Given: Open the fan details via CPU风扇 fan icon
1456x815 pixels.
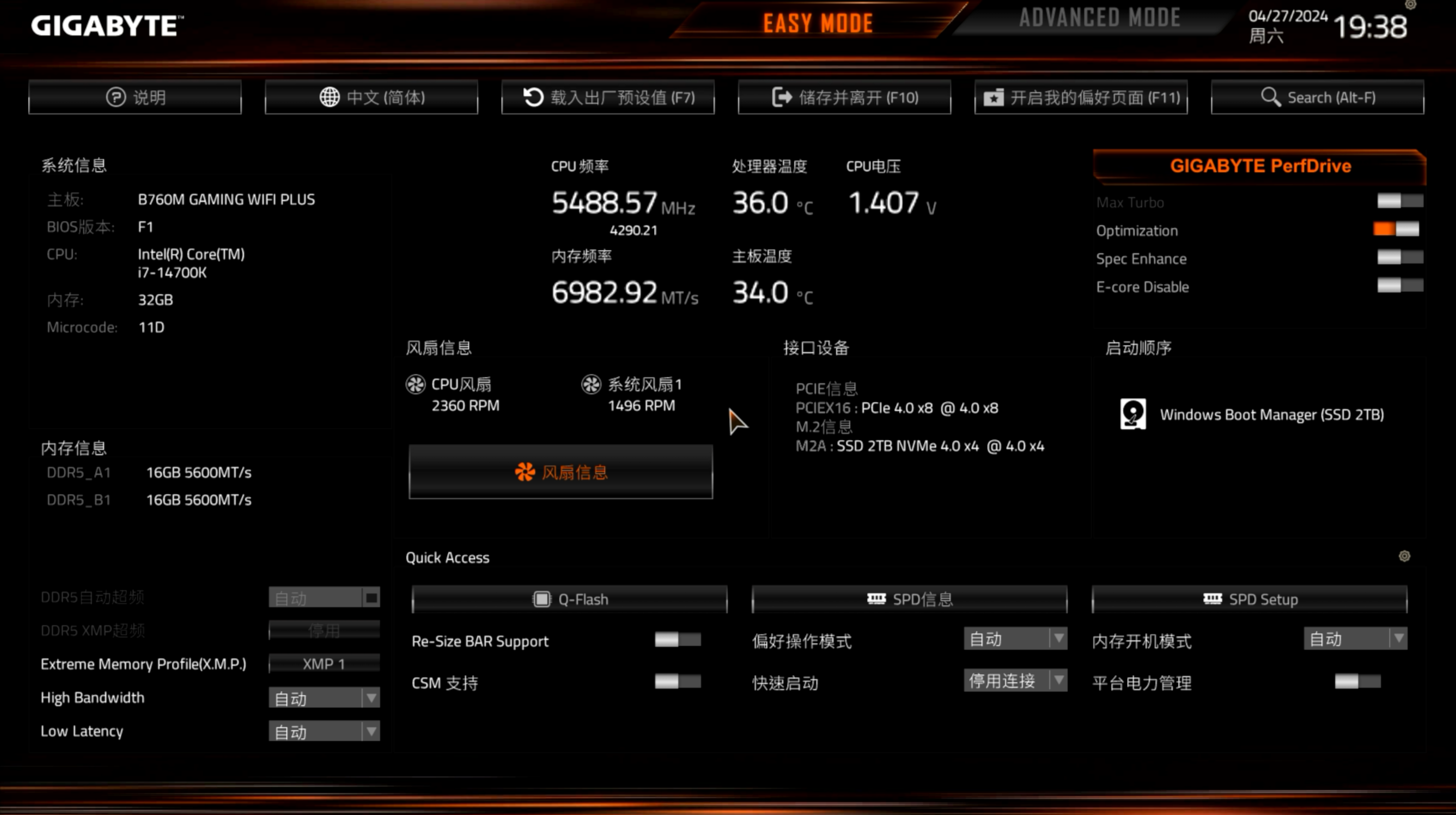Looking at the screenshot, I should (x=416, y=385).
